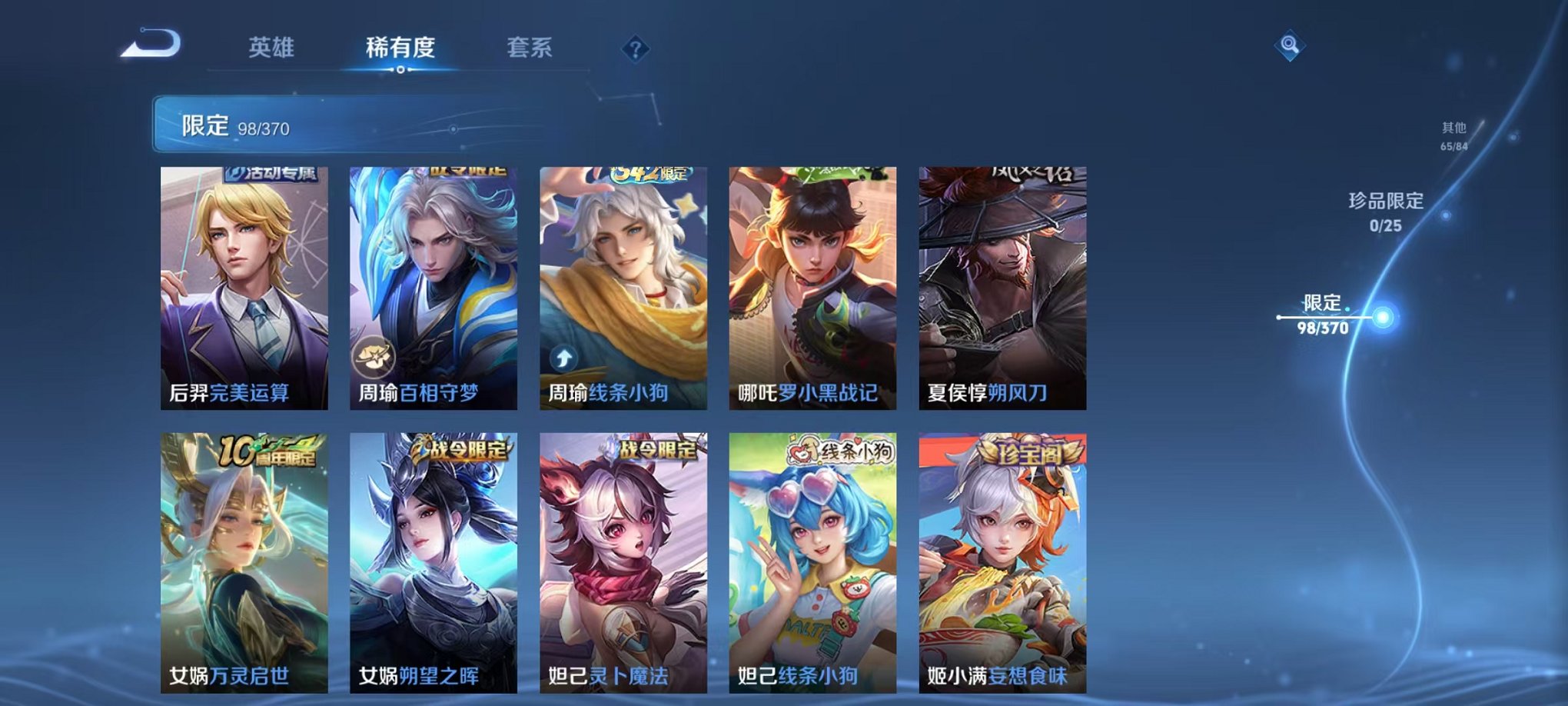Image resolution: width=1568 pixels, height=706 pixels.
Task: Open the search magnifier icon at top right
Action: (1291, 46)
